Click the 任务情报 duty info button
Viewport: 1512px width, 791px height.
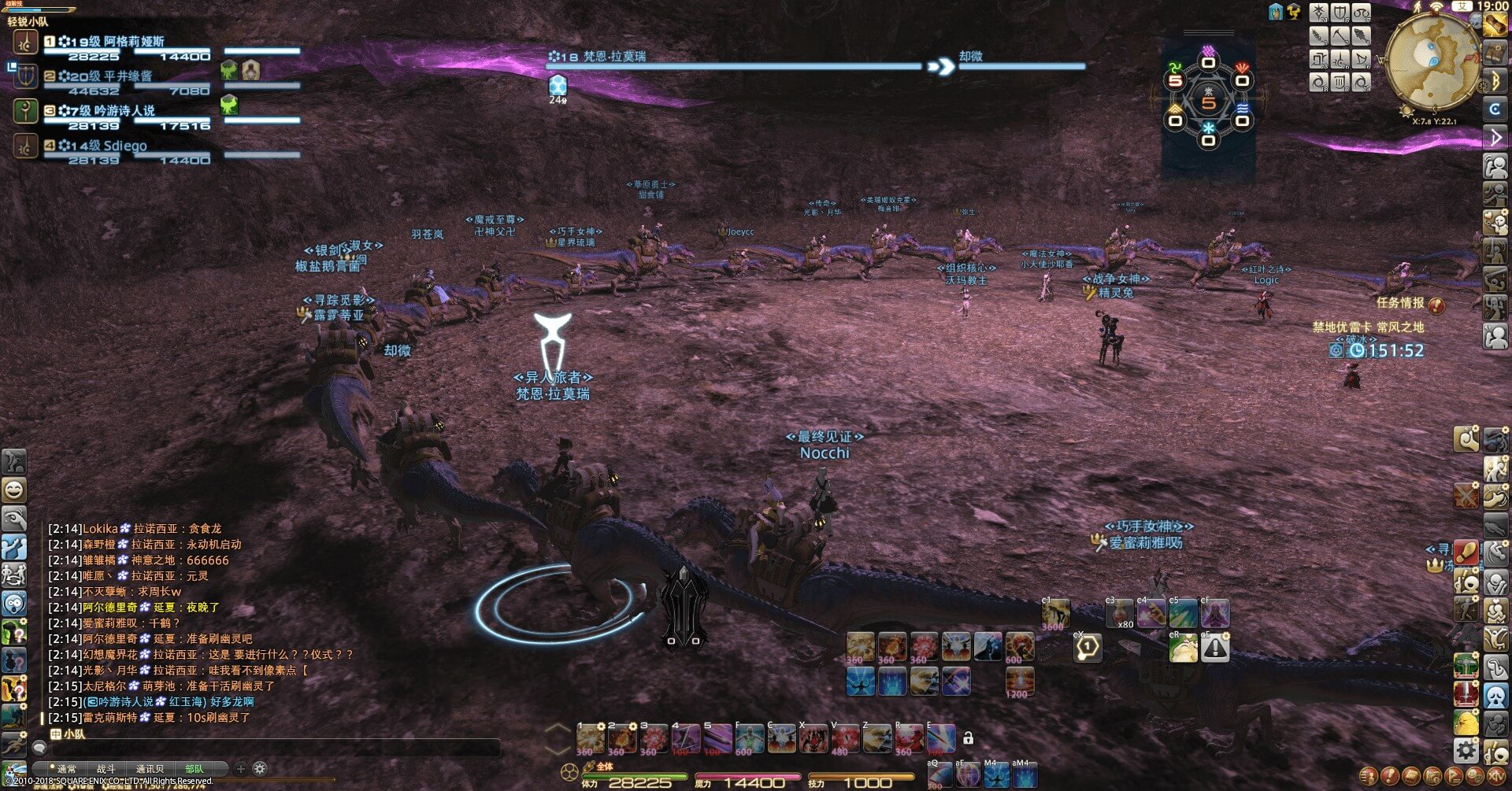pyautogui.click(x=1410, y=303)
